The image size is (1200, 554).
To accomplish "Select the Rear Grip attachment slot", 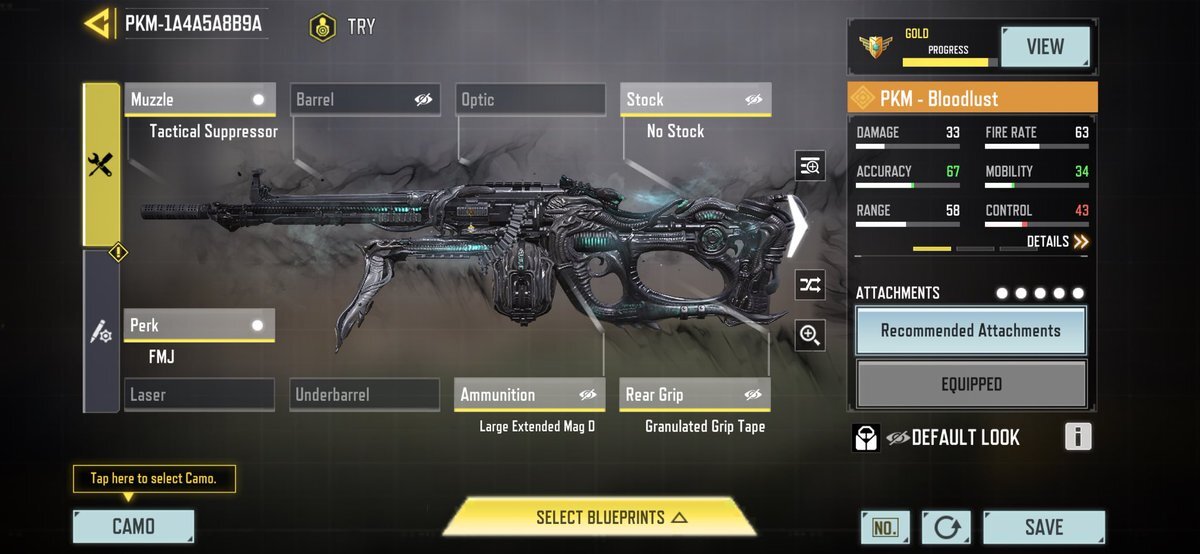I will click(x=695, y=395).
